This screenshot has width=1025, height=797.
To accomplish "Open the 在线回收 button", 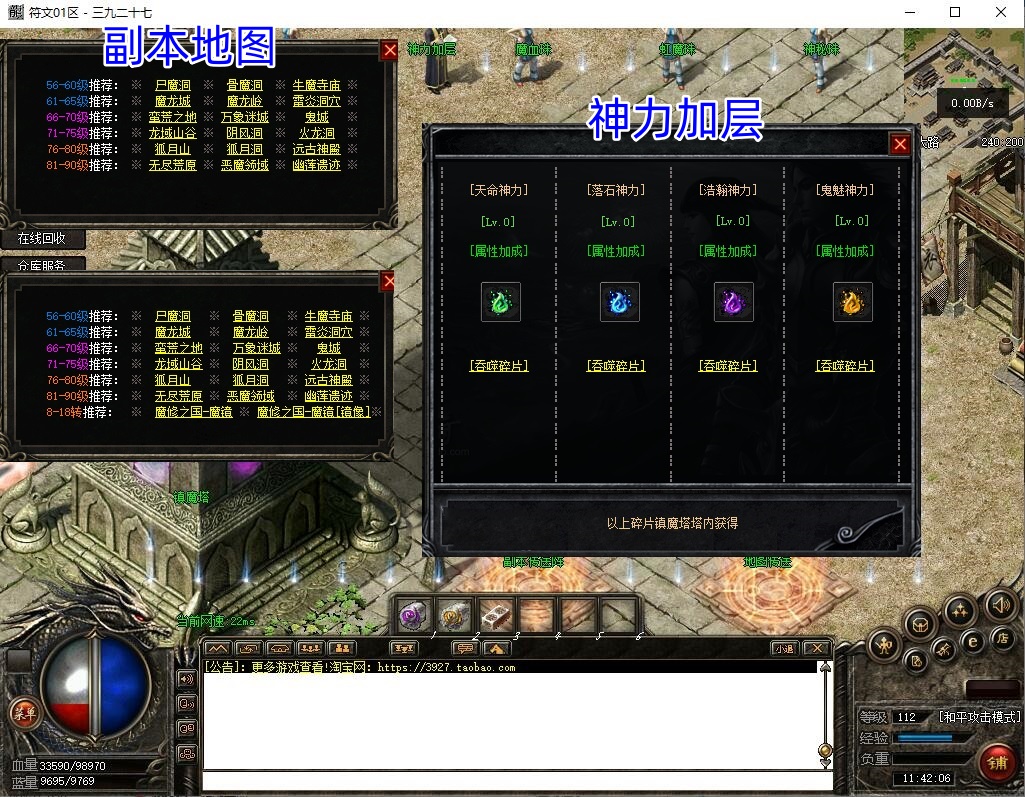I will click(41, 239).
